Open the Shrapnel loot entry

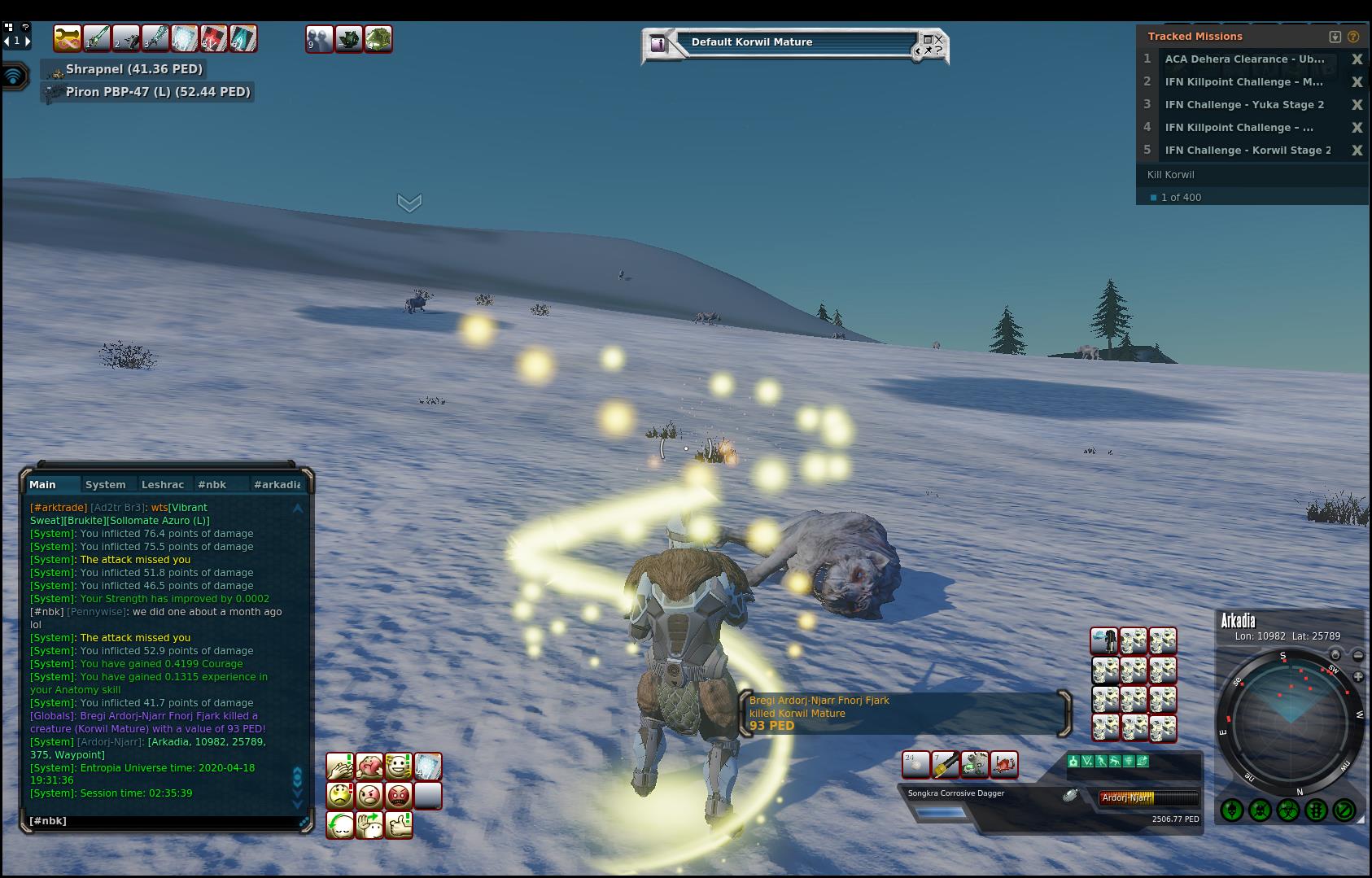coord(133,69)
